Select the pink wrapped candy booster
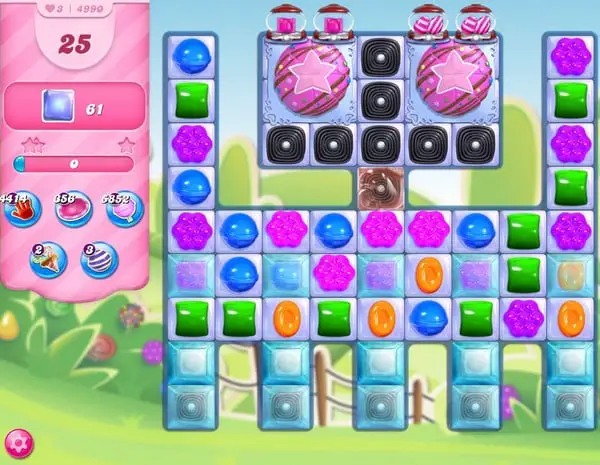 click(73, 208)
